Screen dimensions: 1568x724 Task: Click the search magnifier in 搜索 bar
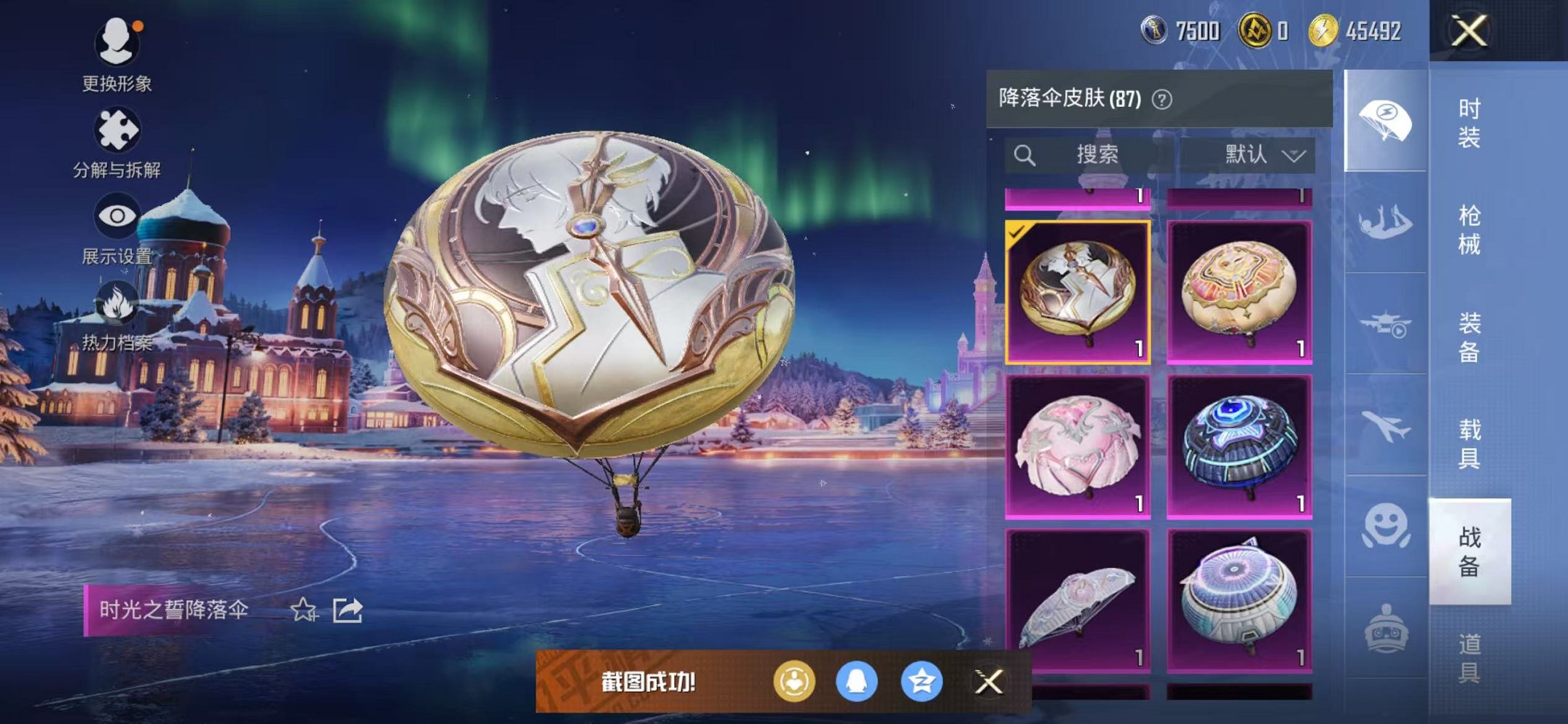click(x=1025, y=154)
